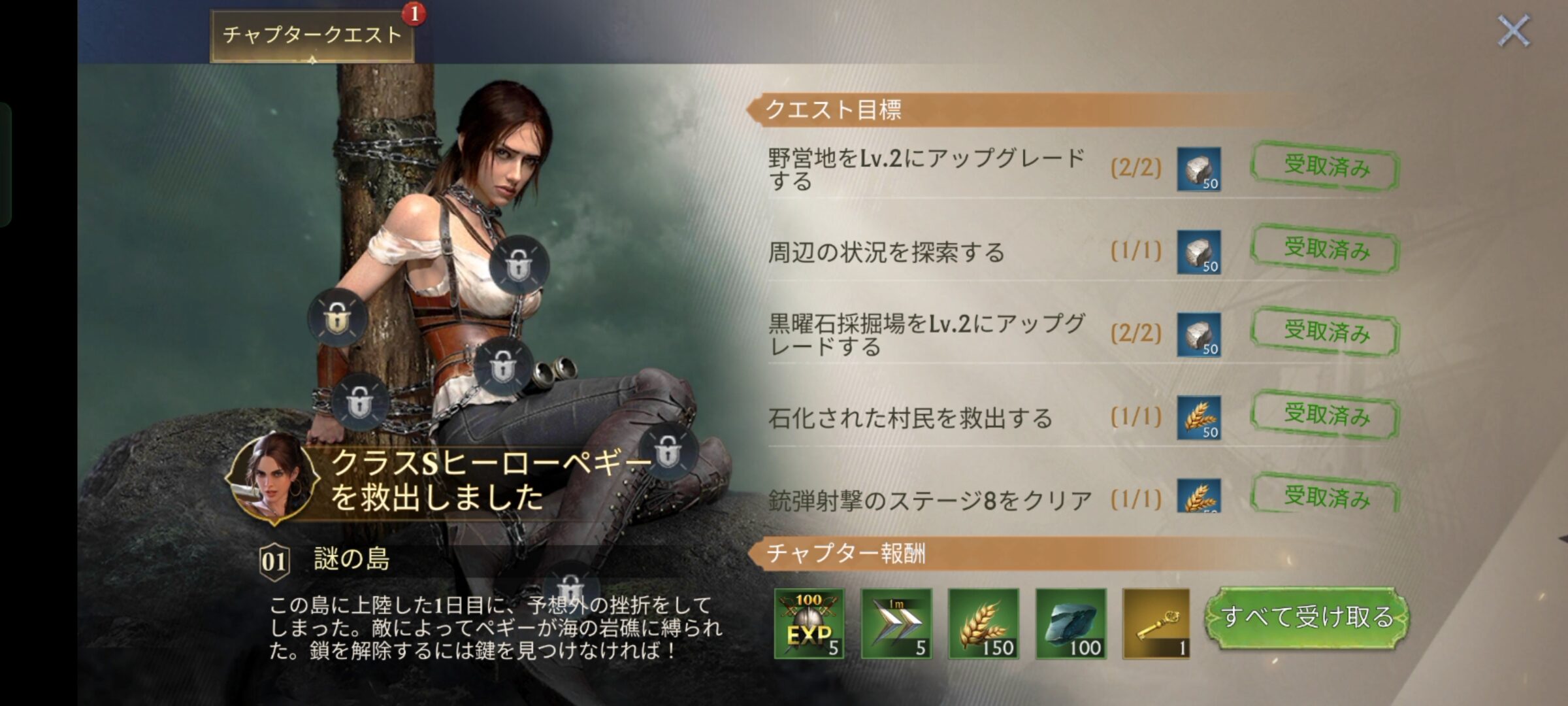The image size is (1568, 706).
Task: Select the 1m speedup reward icon
Action: [x=896, y=623]
